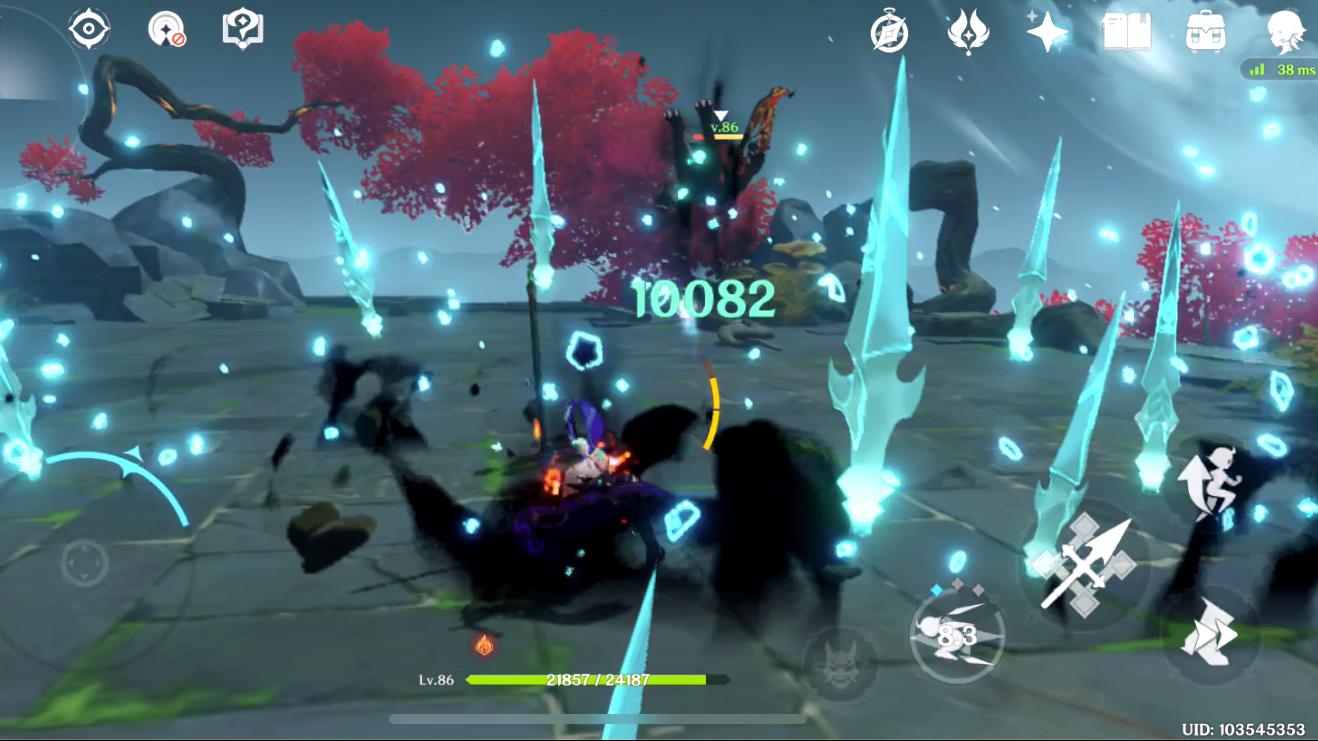The height and width of the screenshot is (741, 1318).
Task: Open the open-book handbook icon
Action: tap(1127, 33)
